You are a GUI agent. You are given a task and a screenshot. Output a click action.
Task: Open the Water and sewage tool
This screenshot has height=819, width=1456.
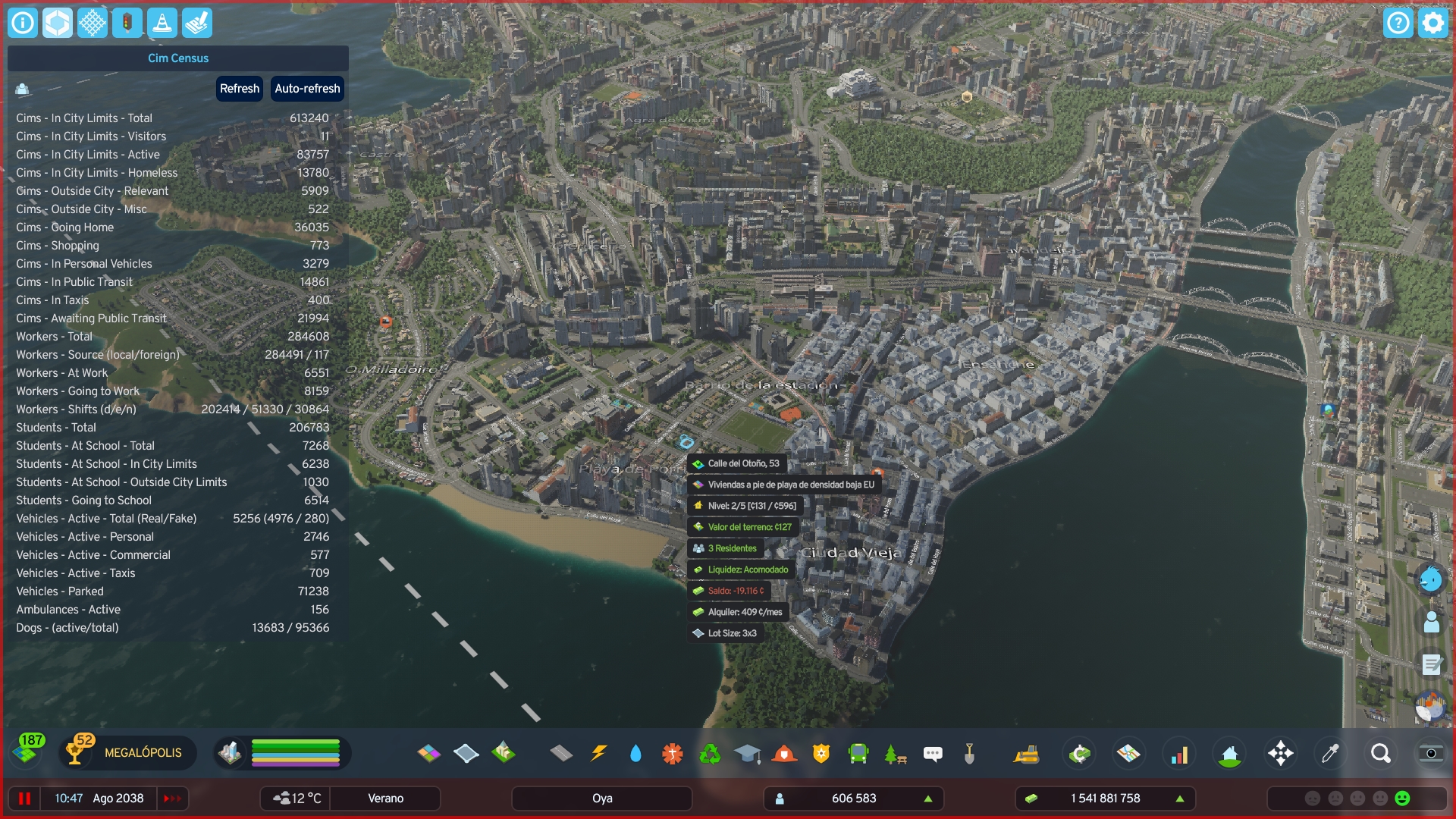click(x=635, y=753)
